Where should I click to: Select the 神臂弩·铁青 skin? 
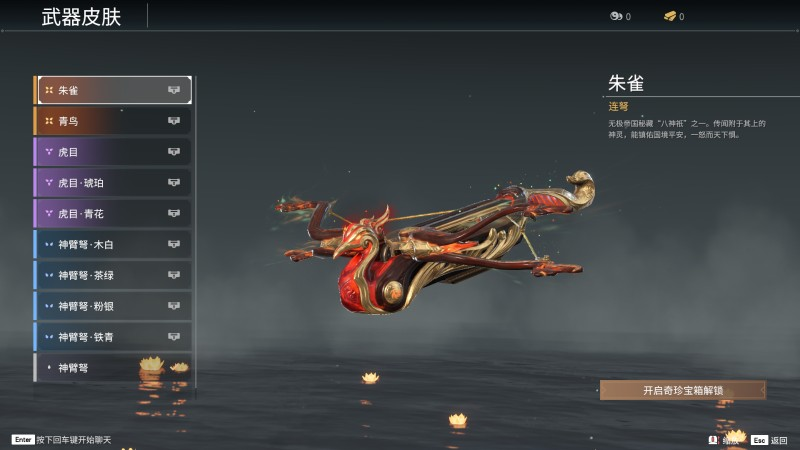(113, 337)
